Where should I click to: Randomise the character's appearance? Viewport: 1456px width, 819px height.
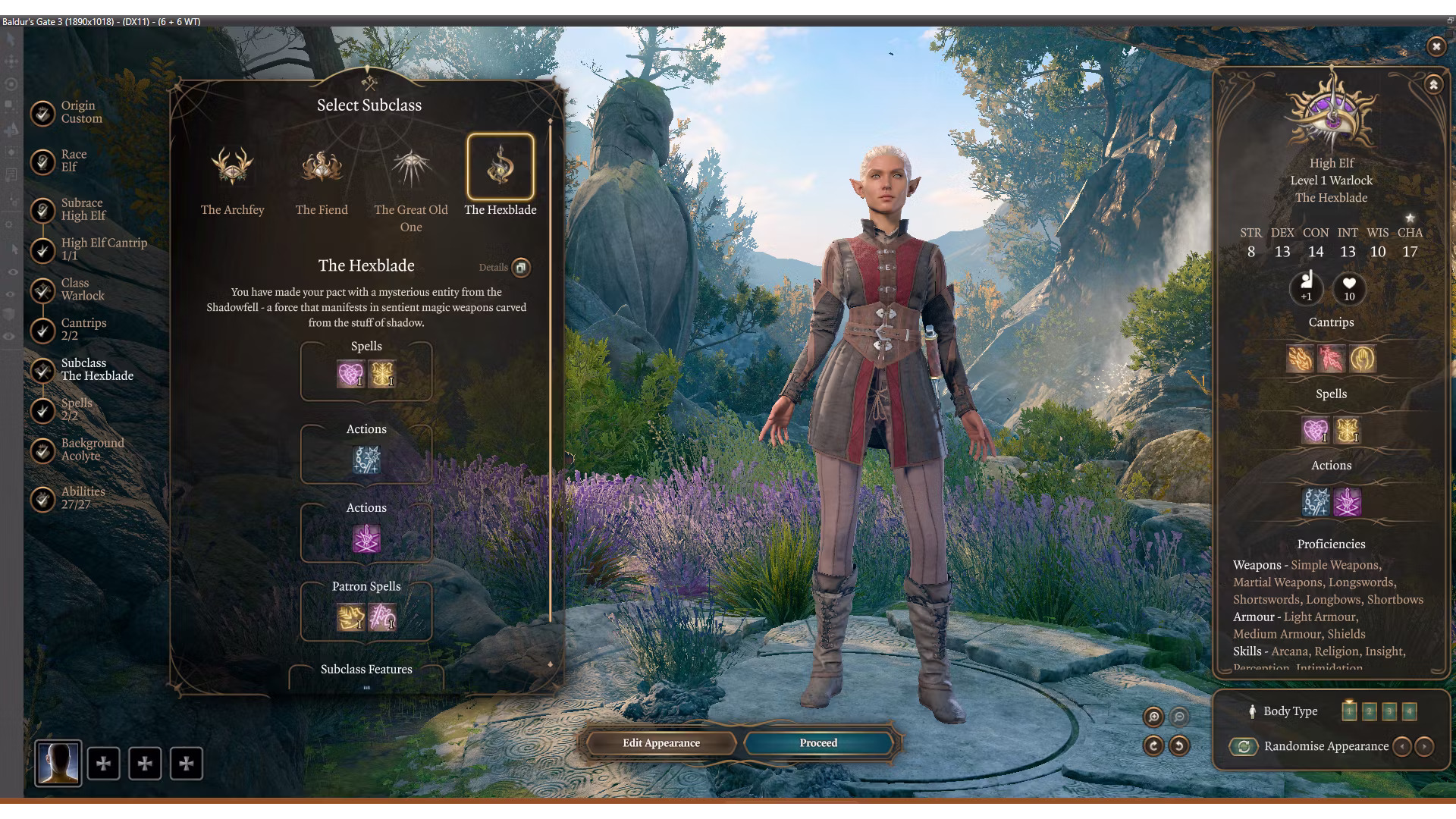coord(1244,747)
